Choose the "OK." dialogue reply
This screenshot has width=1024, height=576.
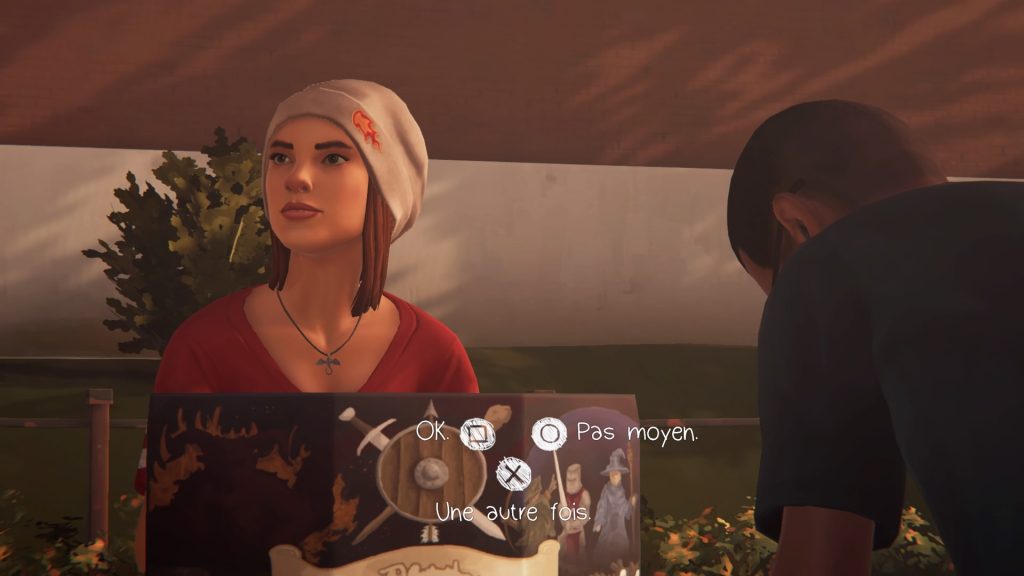tap(475, 435)
